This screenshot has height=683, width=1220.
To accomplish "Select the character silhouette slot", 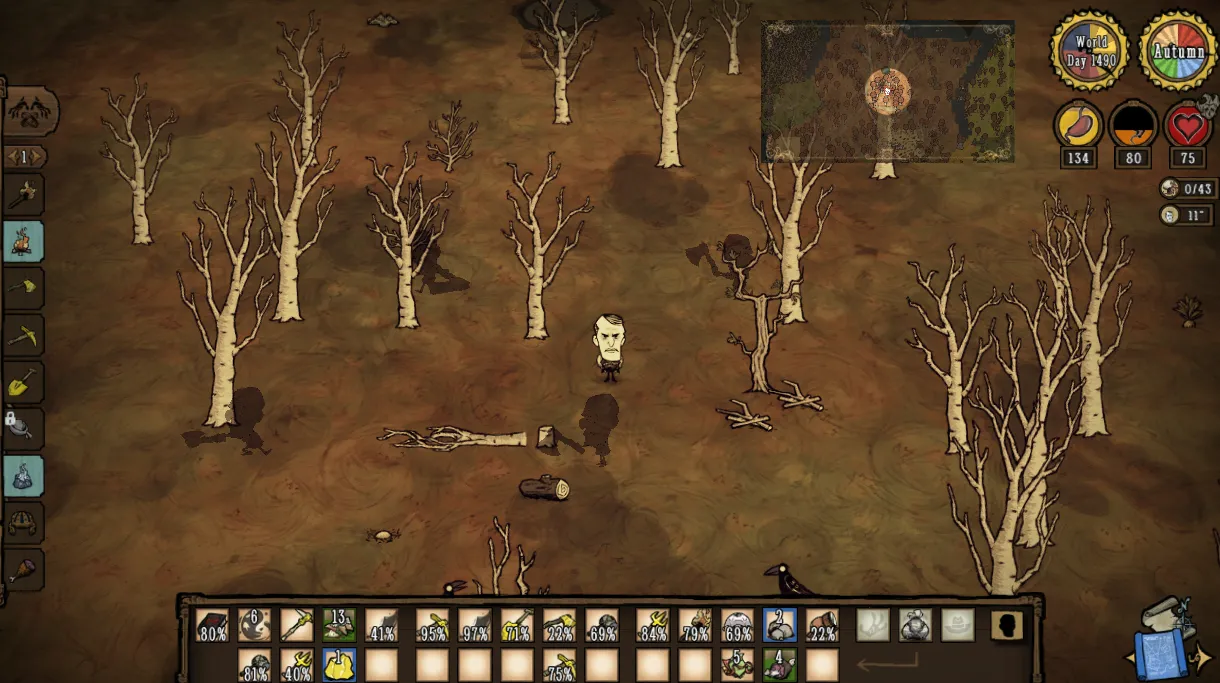I will point(1007,626).
